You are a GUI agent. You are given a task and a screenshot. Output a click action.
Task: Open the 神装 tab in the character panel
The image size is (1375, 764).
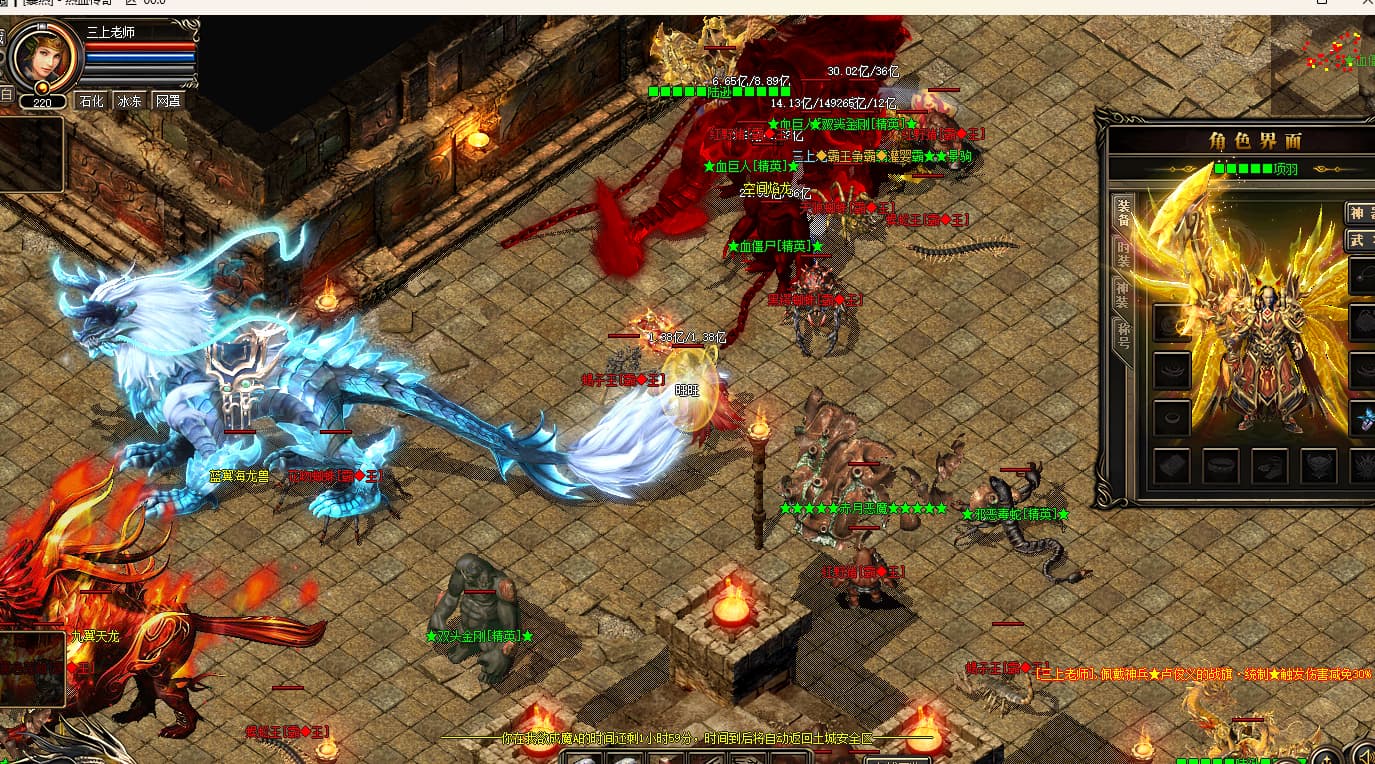[1122, 290]
